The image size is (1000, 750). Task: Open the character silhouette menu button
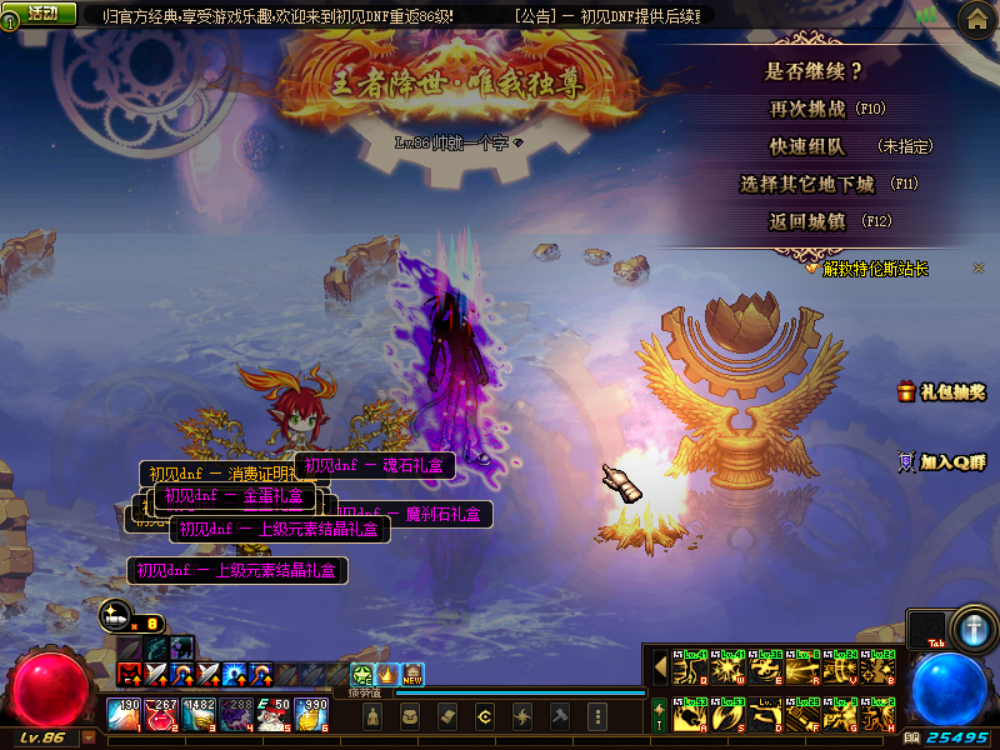click(x=372, y=716)
